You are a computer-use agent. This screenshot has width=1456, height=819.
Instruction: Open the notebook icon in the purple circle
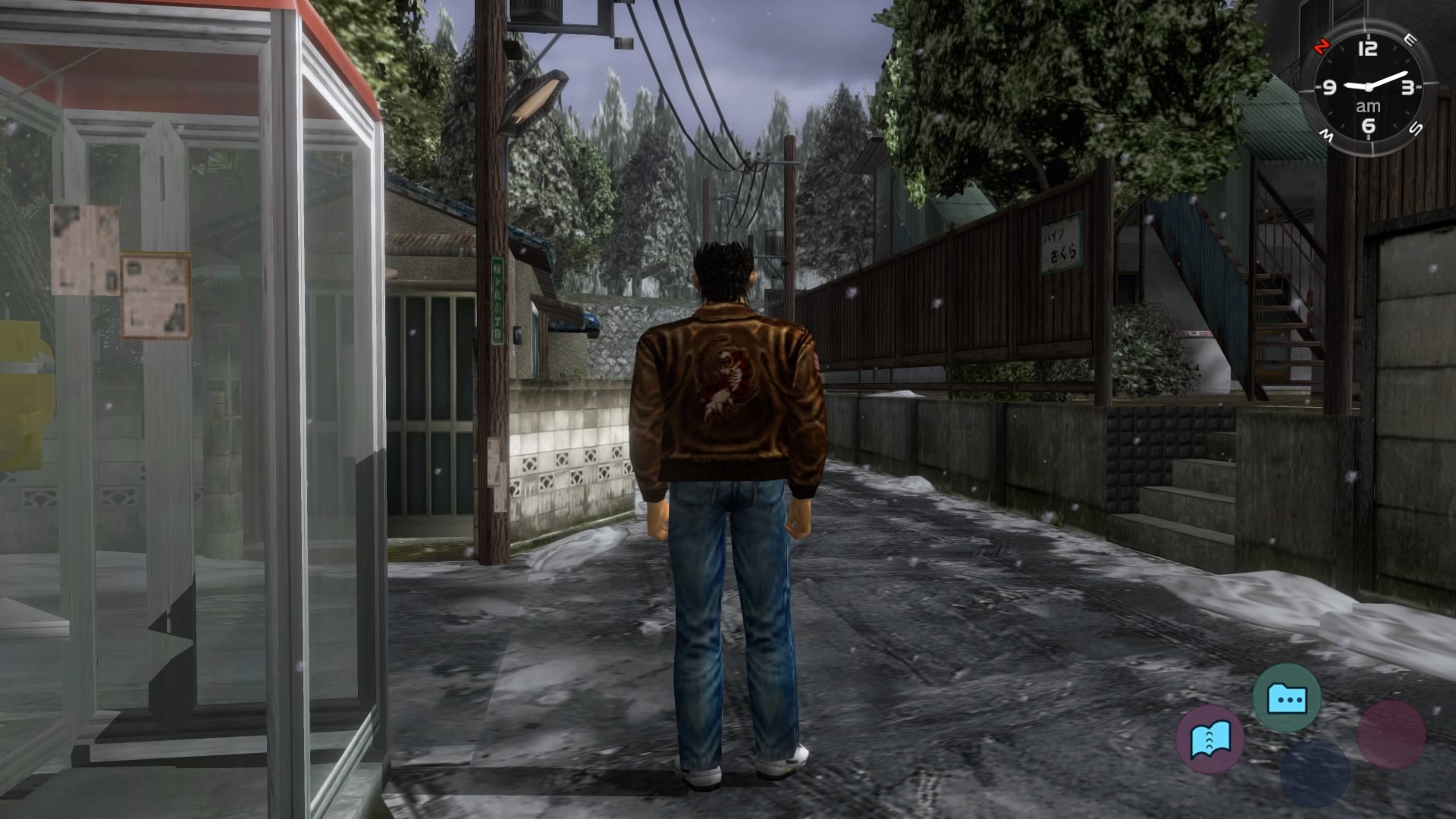pyautogui.click(x=1210, y=739)
